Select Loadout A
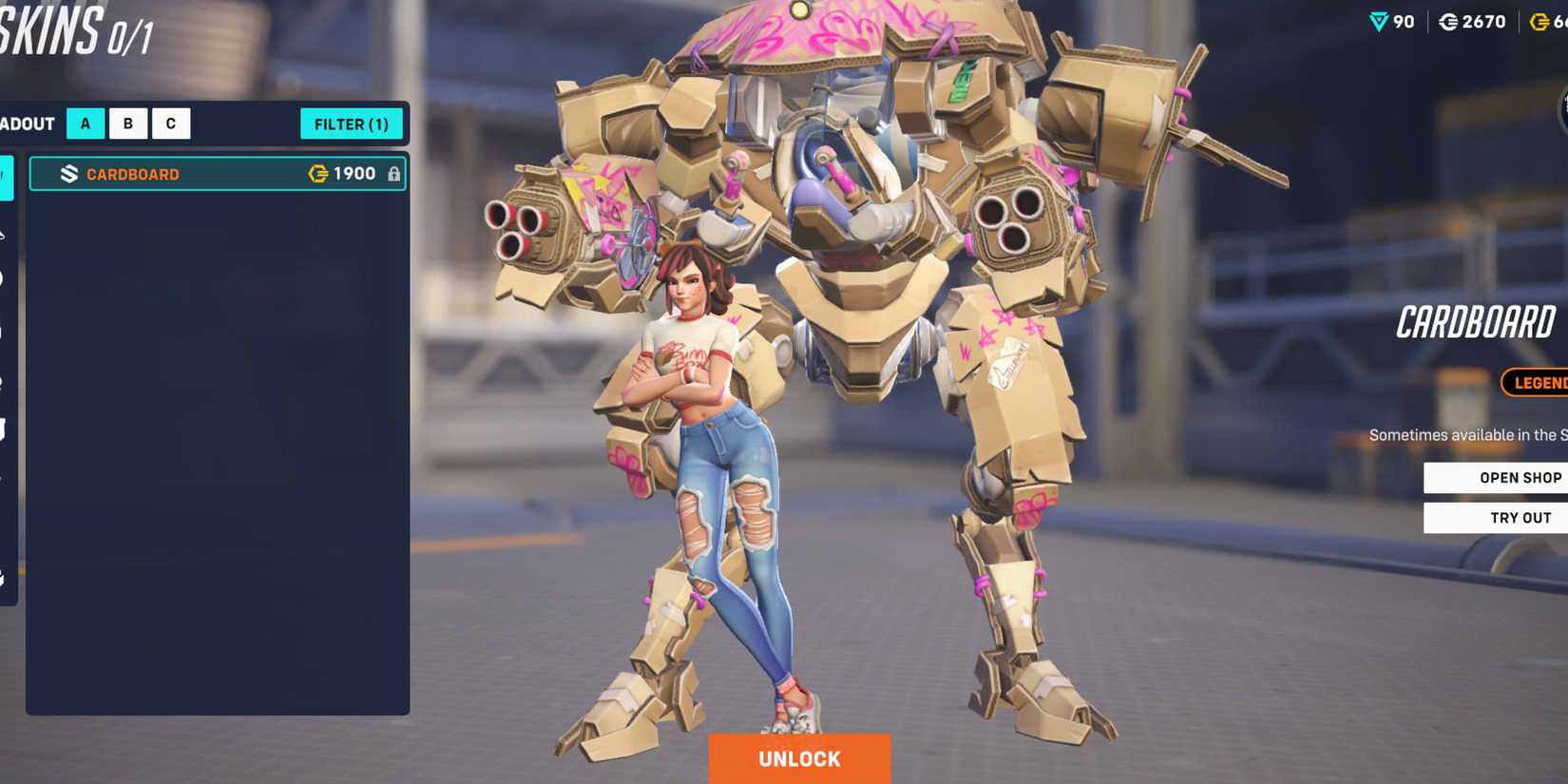1568x784 pixels. 85,123
